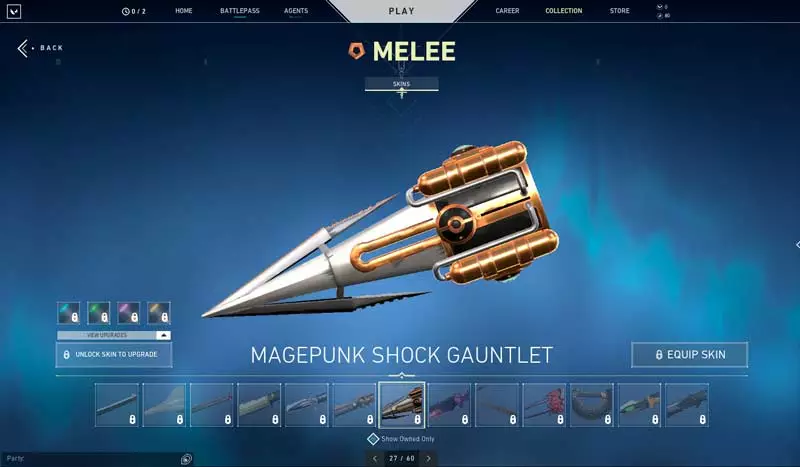Choose the green locked variant swatch
Viewport: 800px width, 467px height.
point(98,313)
